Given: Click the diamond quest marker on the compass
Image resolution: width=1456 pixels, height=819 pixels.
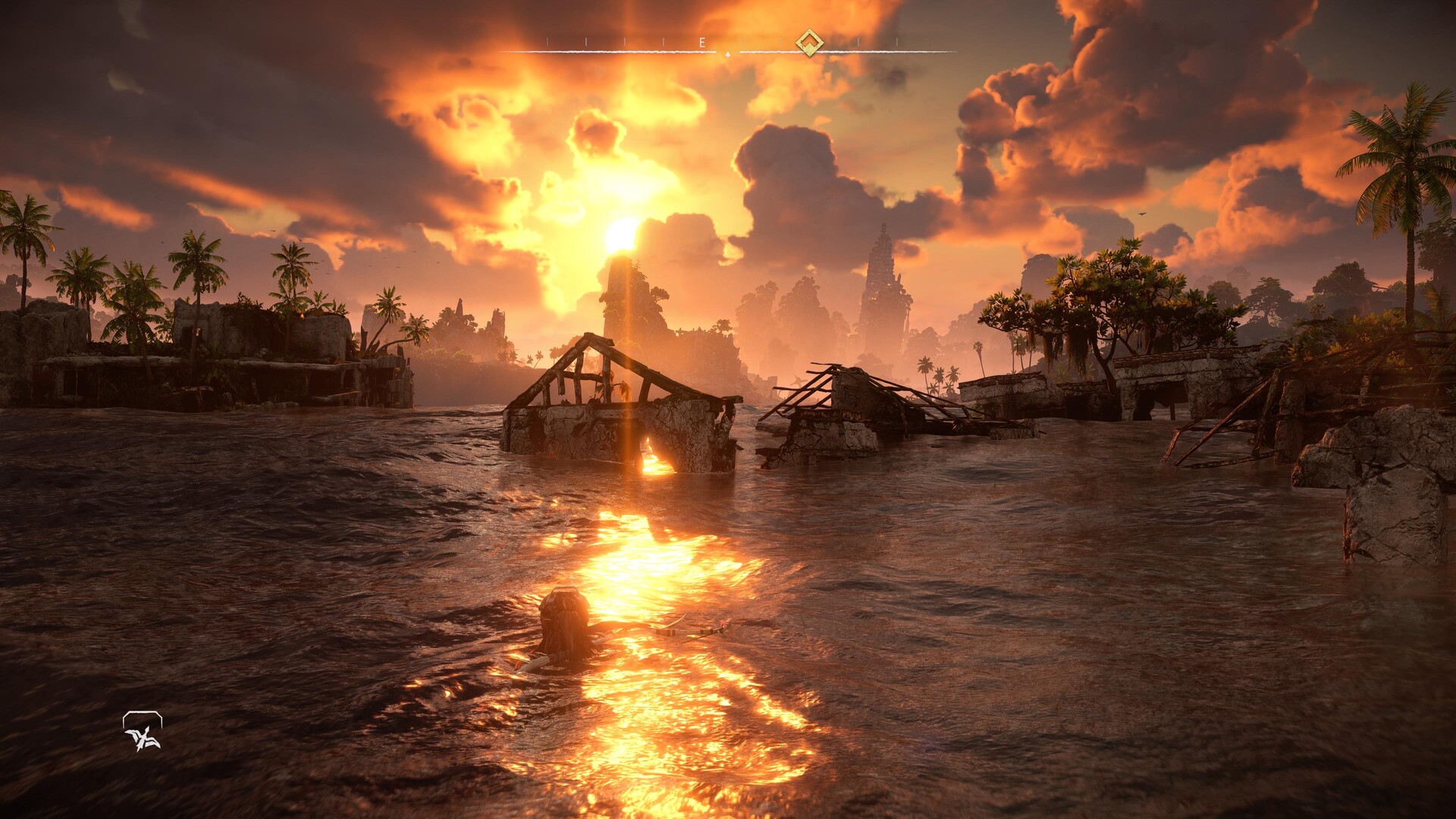Looking at the screenshot, I should [809, 42].
